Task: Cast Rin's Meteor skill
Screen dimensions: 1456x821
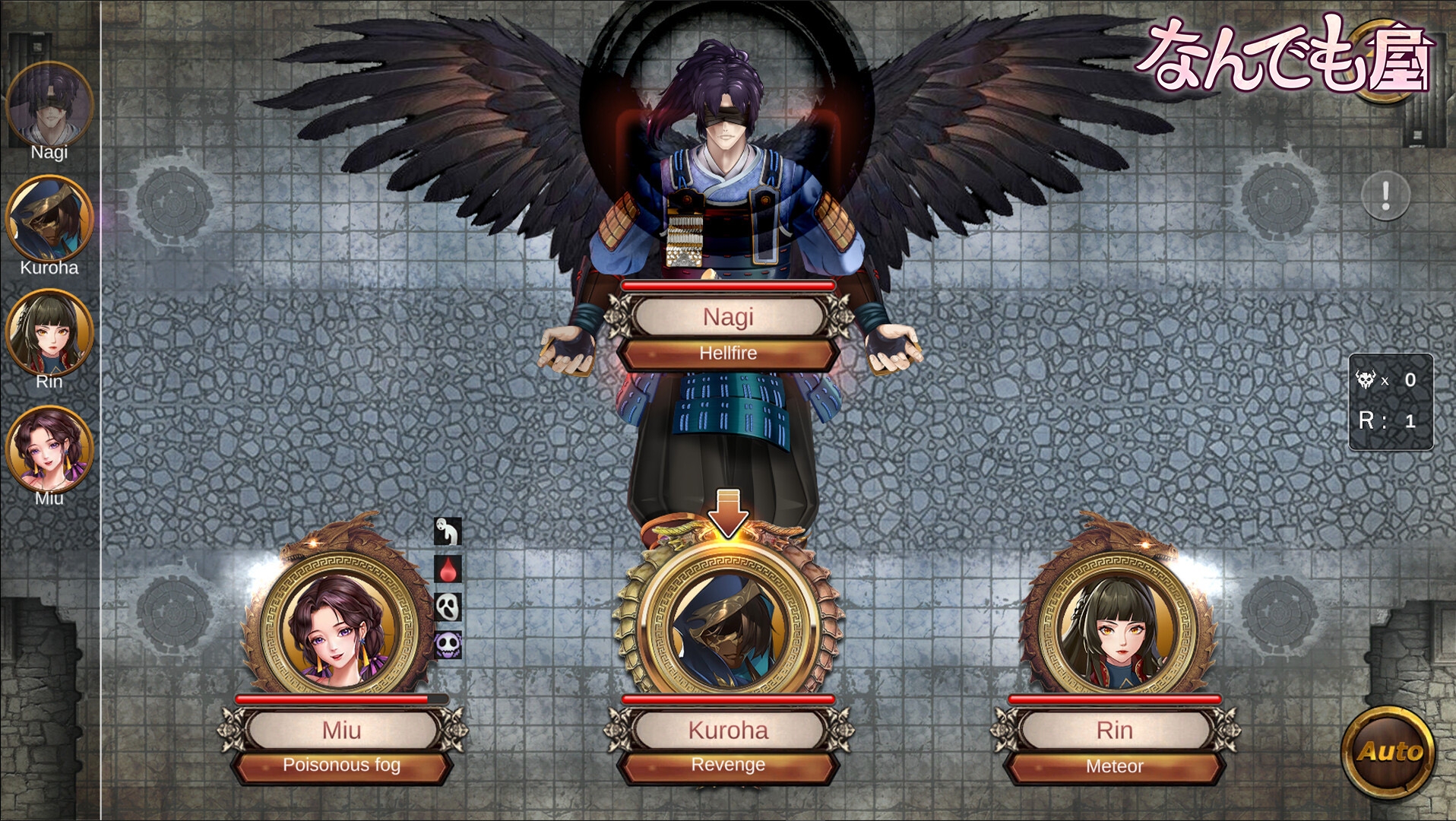Action: click(1114, 766)
